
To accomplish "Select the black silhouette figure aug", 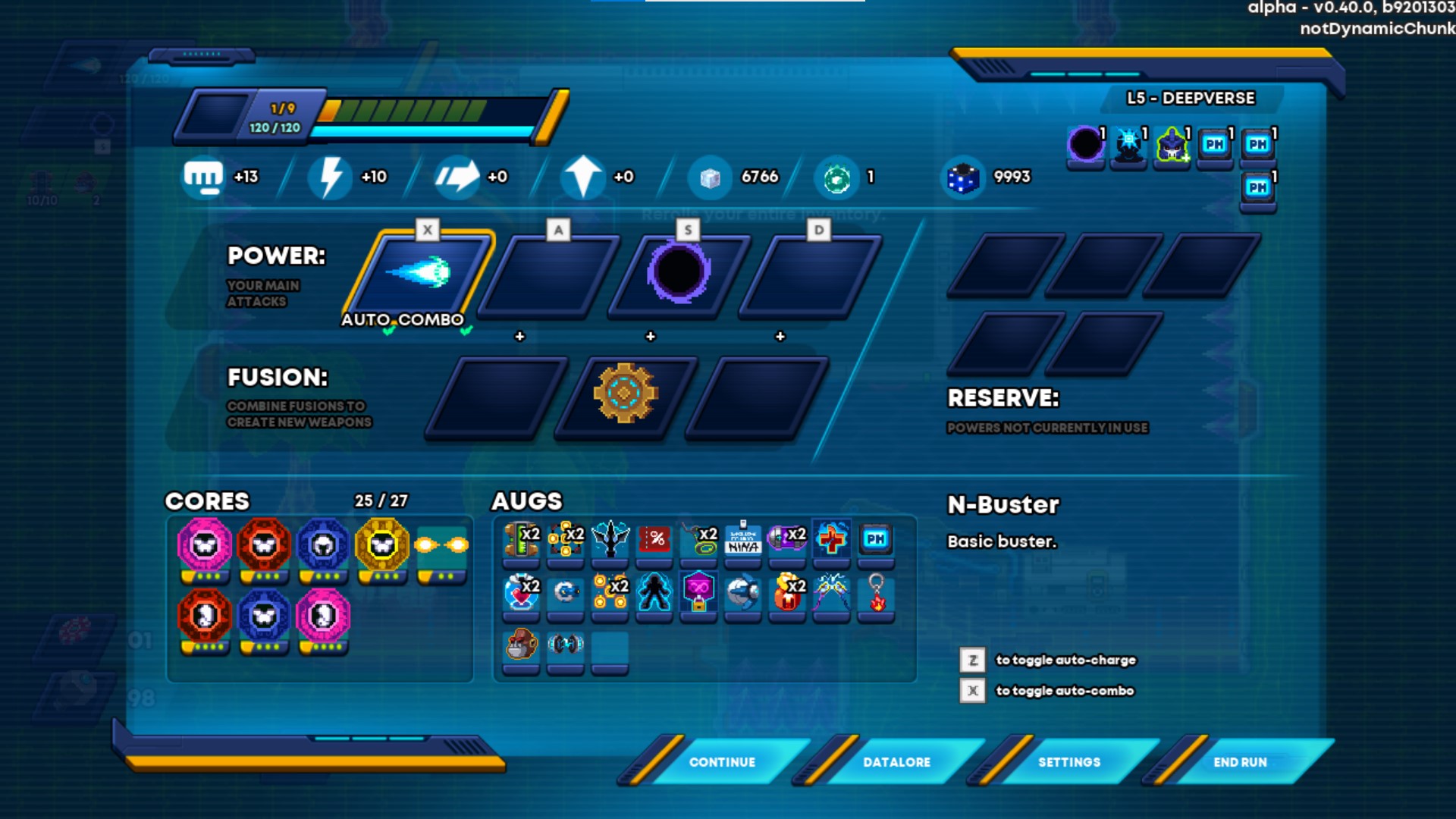I will tap(654, 592).
